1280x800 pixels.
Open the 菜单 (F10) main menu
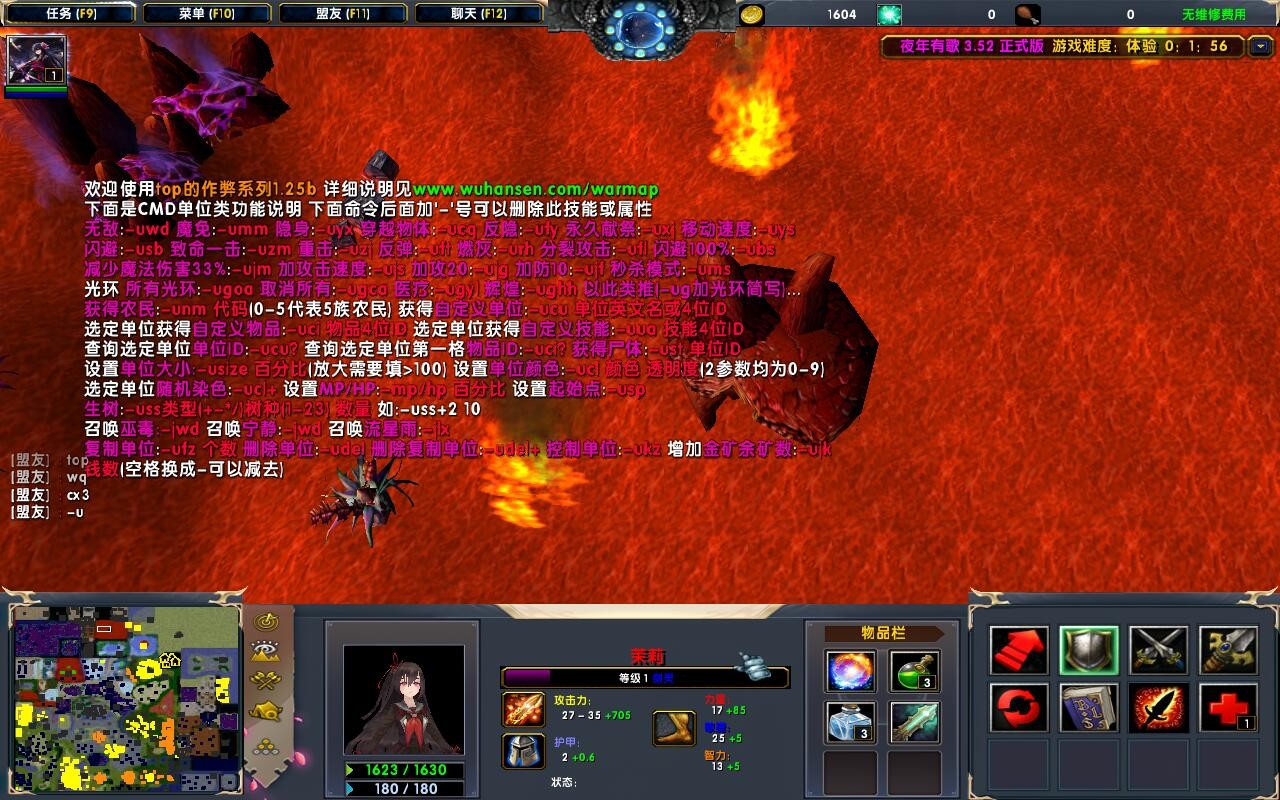[x=206, y=14]
